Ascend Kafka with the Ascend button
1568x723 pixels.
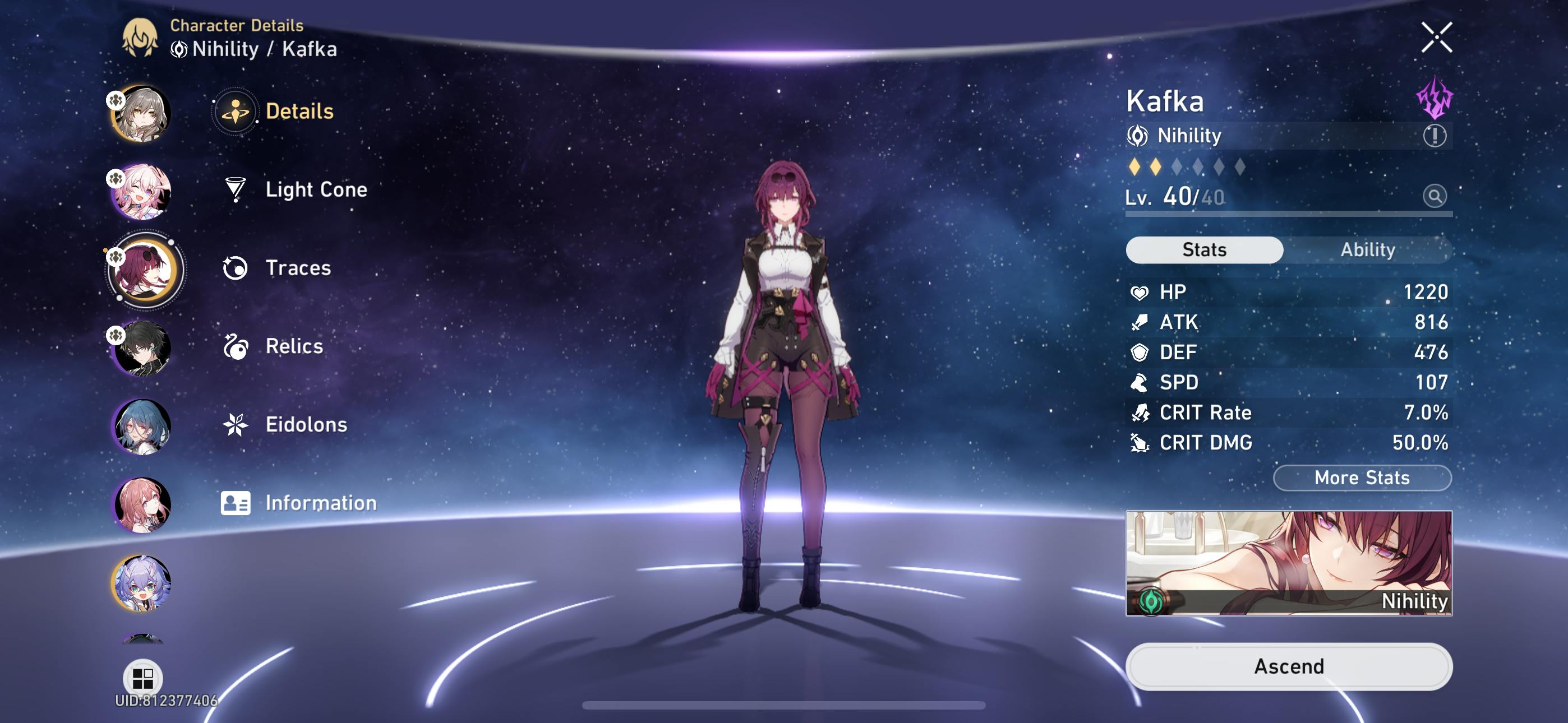[1289, 666]
